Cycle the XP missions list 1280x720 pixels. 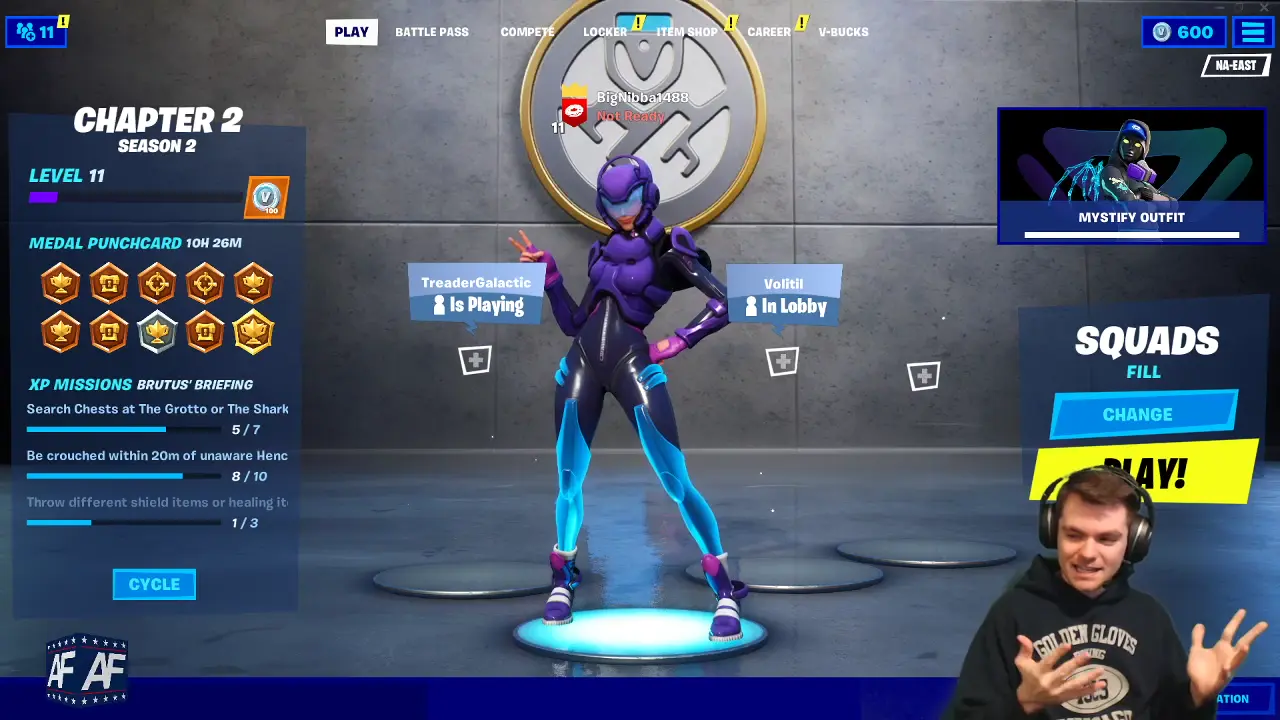click(154, 584)
